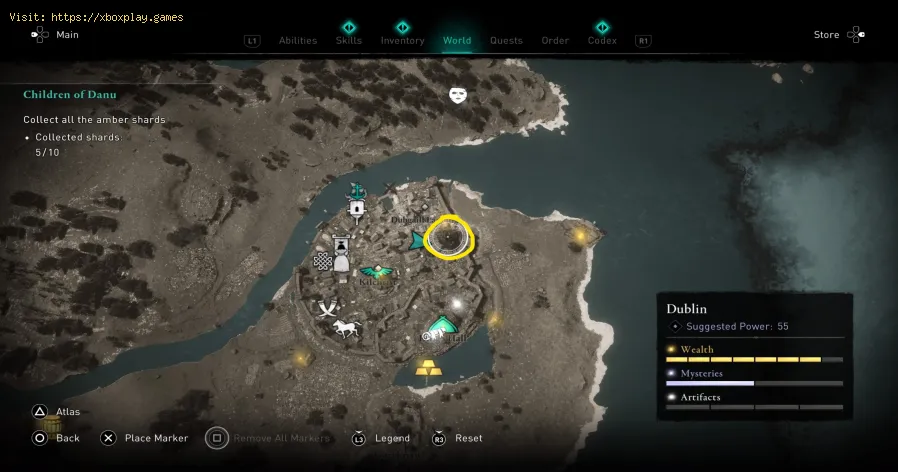The width and height of the screenshot is (898, 472).
Task: Select the anchor dock marker
Action: point(355,190)
